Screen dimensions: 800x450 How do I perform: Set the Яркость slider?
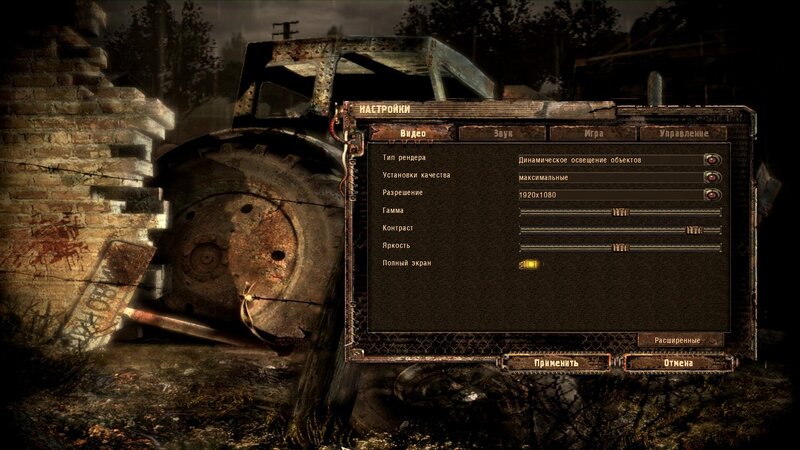point(620,247)
